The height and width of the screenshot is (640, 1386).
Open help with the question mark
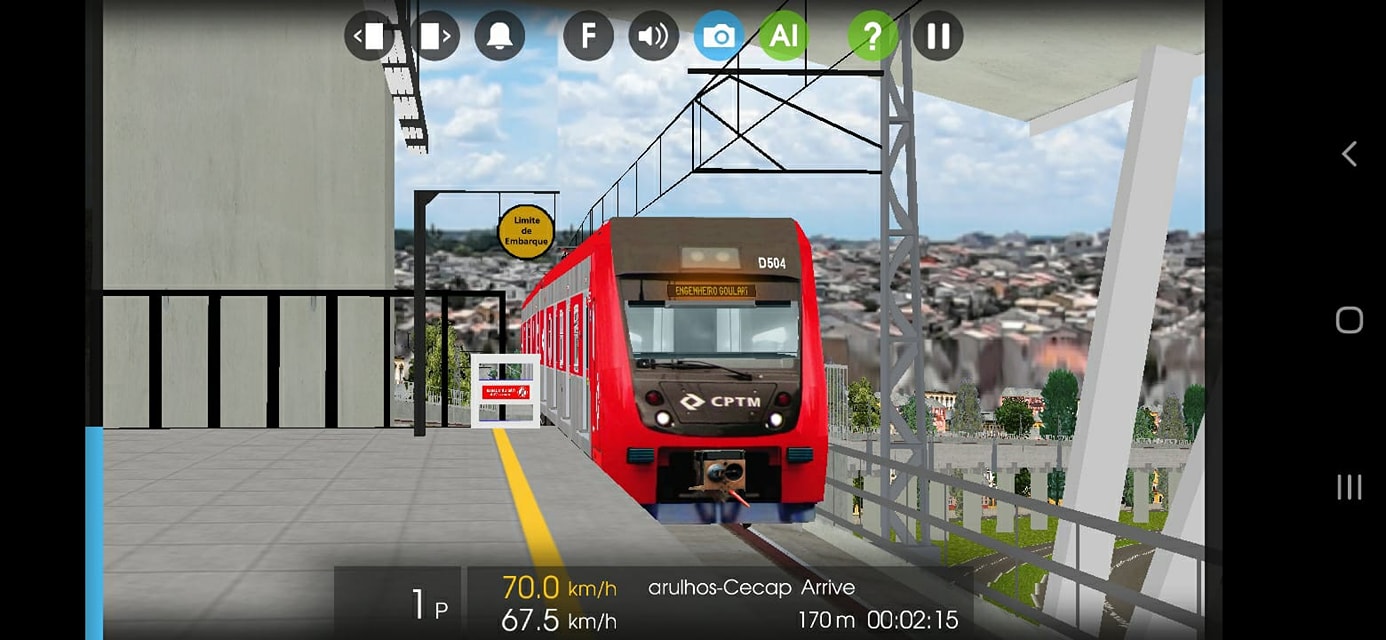coord(872,36)
